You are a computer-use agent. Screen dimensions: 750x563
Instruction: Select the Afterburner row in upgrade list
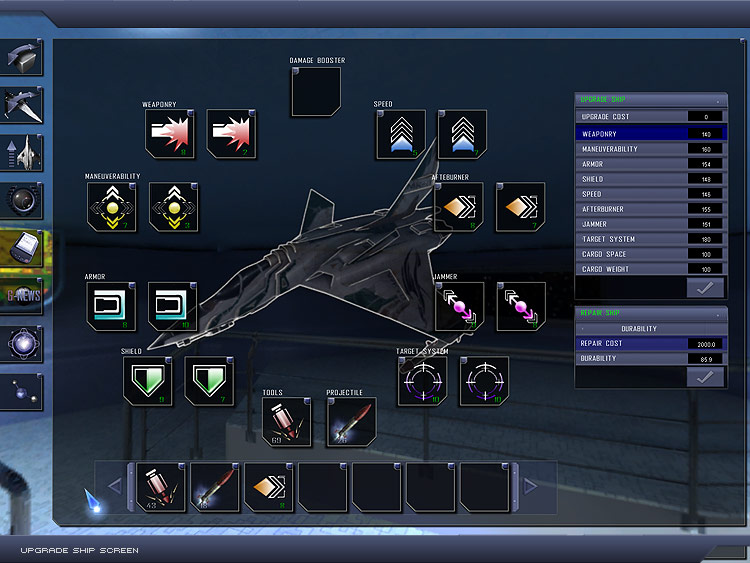click(650, 209)
